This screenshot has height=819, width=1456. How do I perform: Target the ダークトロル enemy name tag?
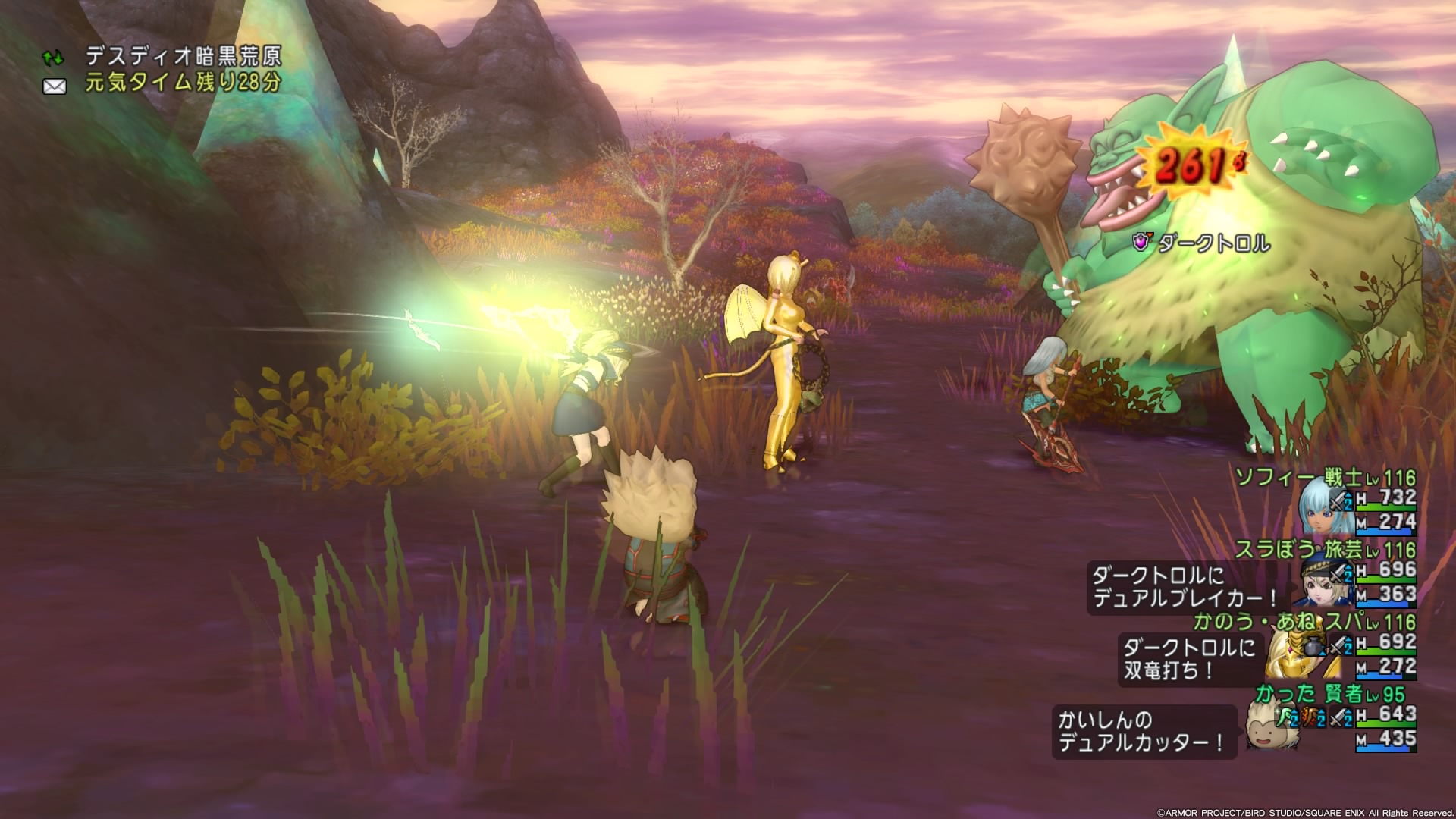[1213, 243]
